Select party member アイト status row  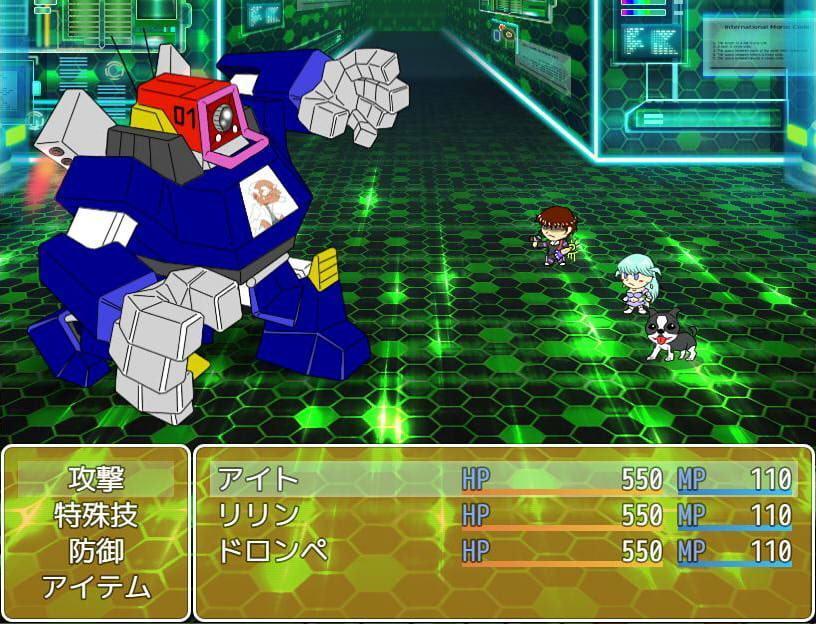(x=504, y=479)
